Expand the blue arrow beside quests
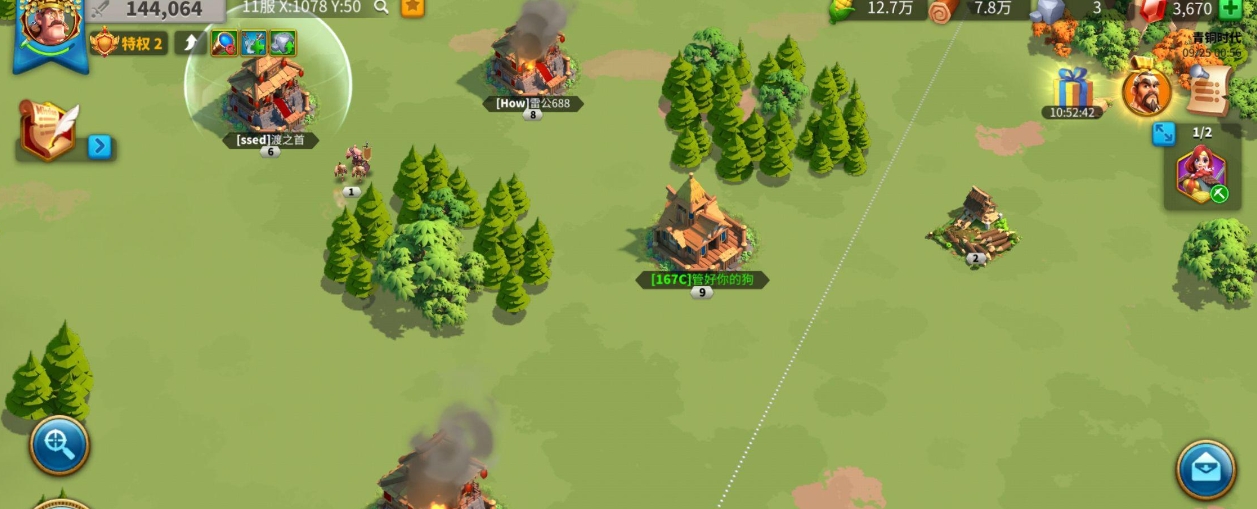The image size is (1257, 509). click(99, 147)
